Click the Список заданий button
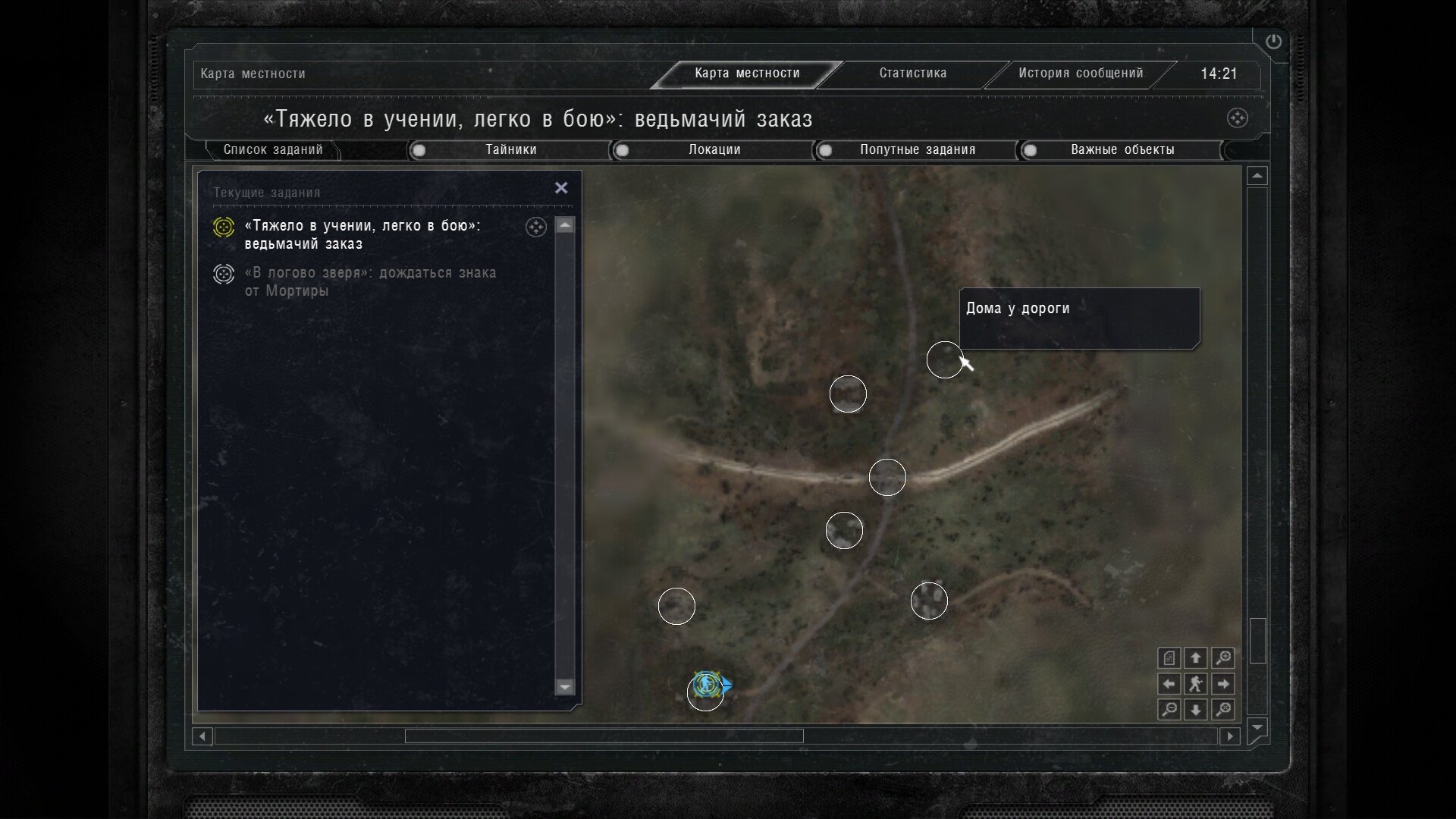Image resolution: width=1456 pixels, height=819 pixels. coord(273,150)
